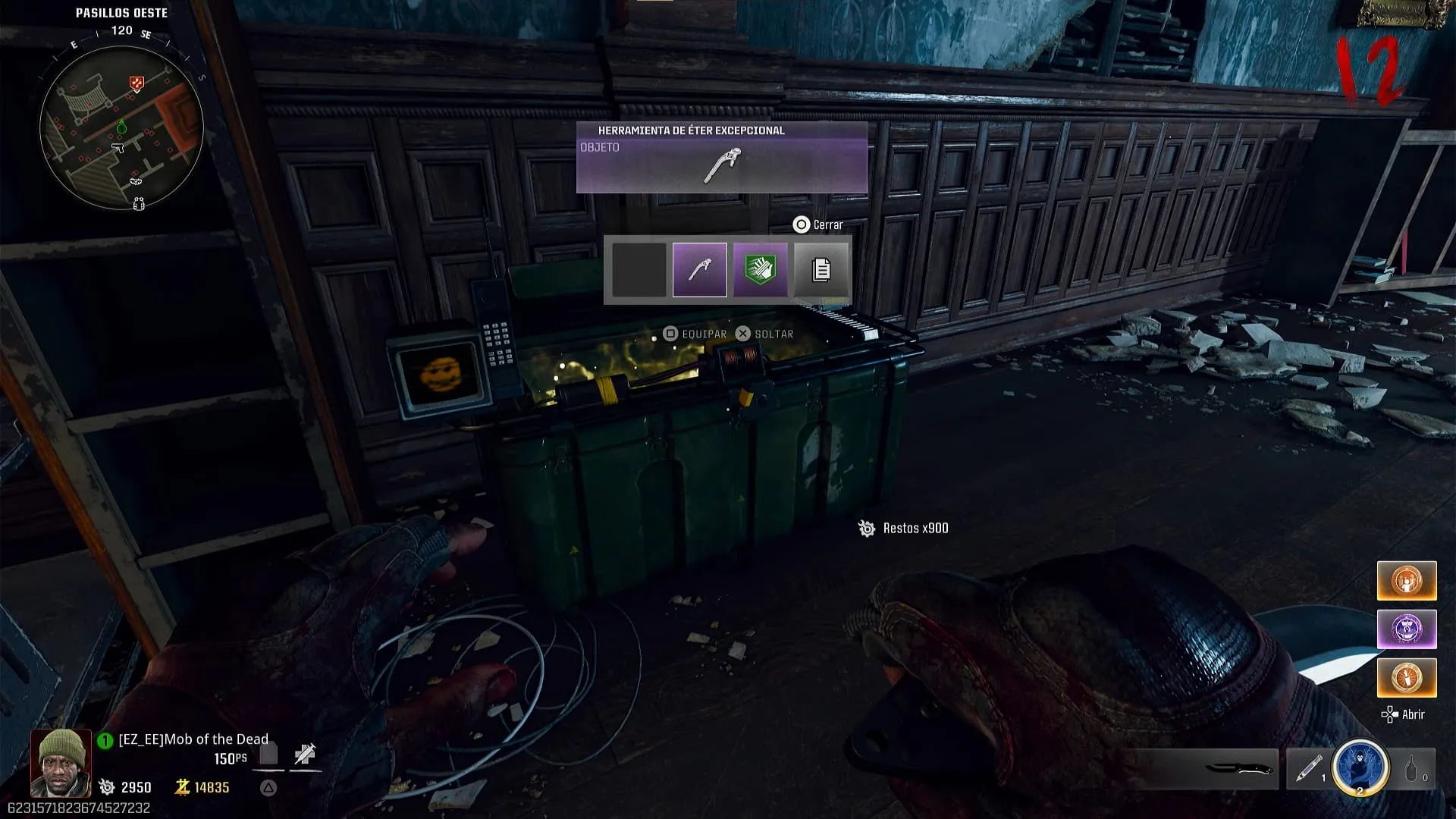
Task: Choose the purple GobbleGum slot
Action: (1406, 629)
